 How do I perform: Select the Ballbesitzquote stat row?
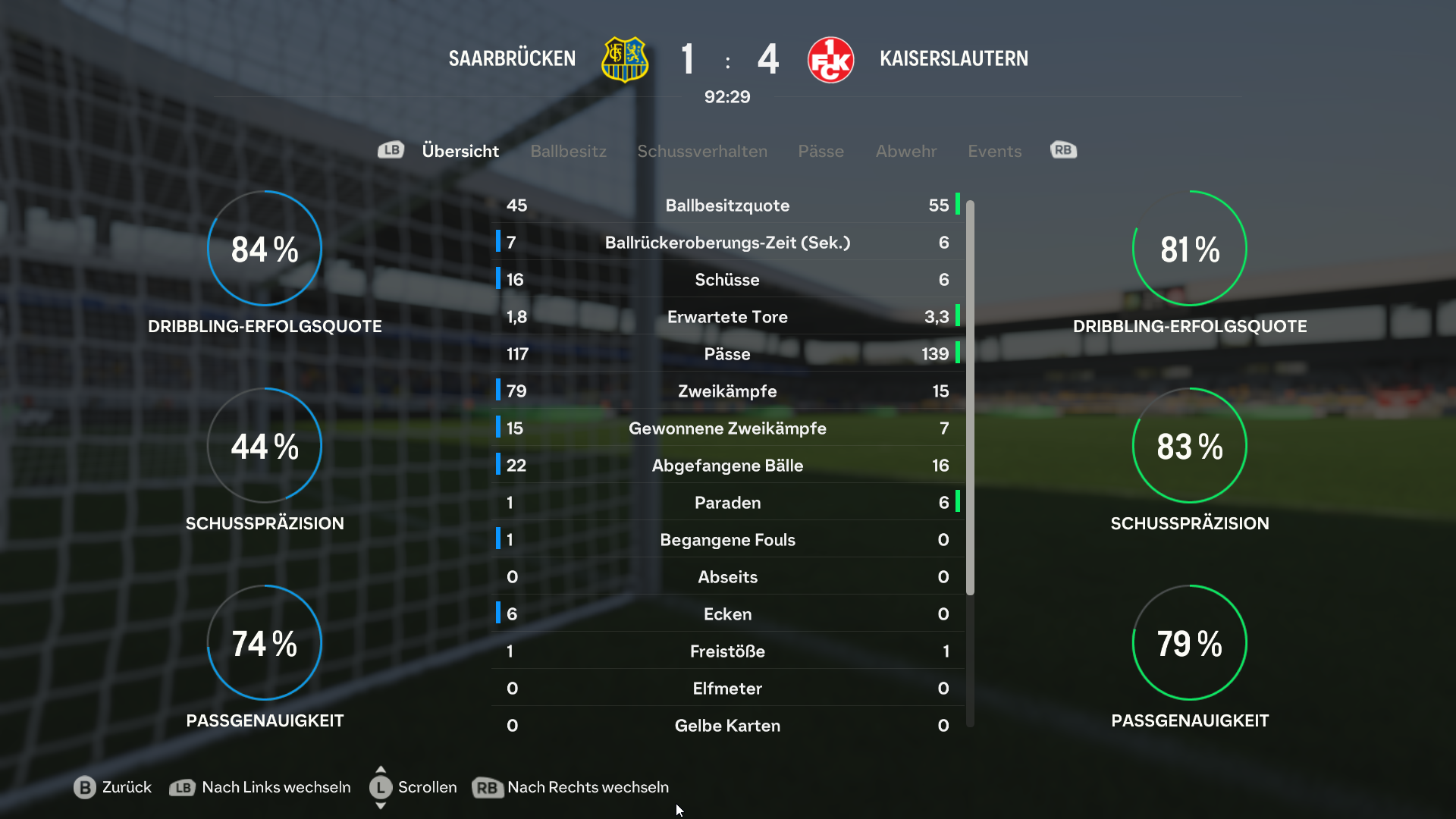(727, 206)
